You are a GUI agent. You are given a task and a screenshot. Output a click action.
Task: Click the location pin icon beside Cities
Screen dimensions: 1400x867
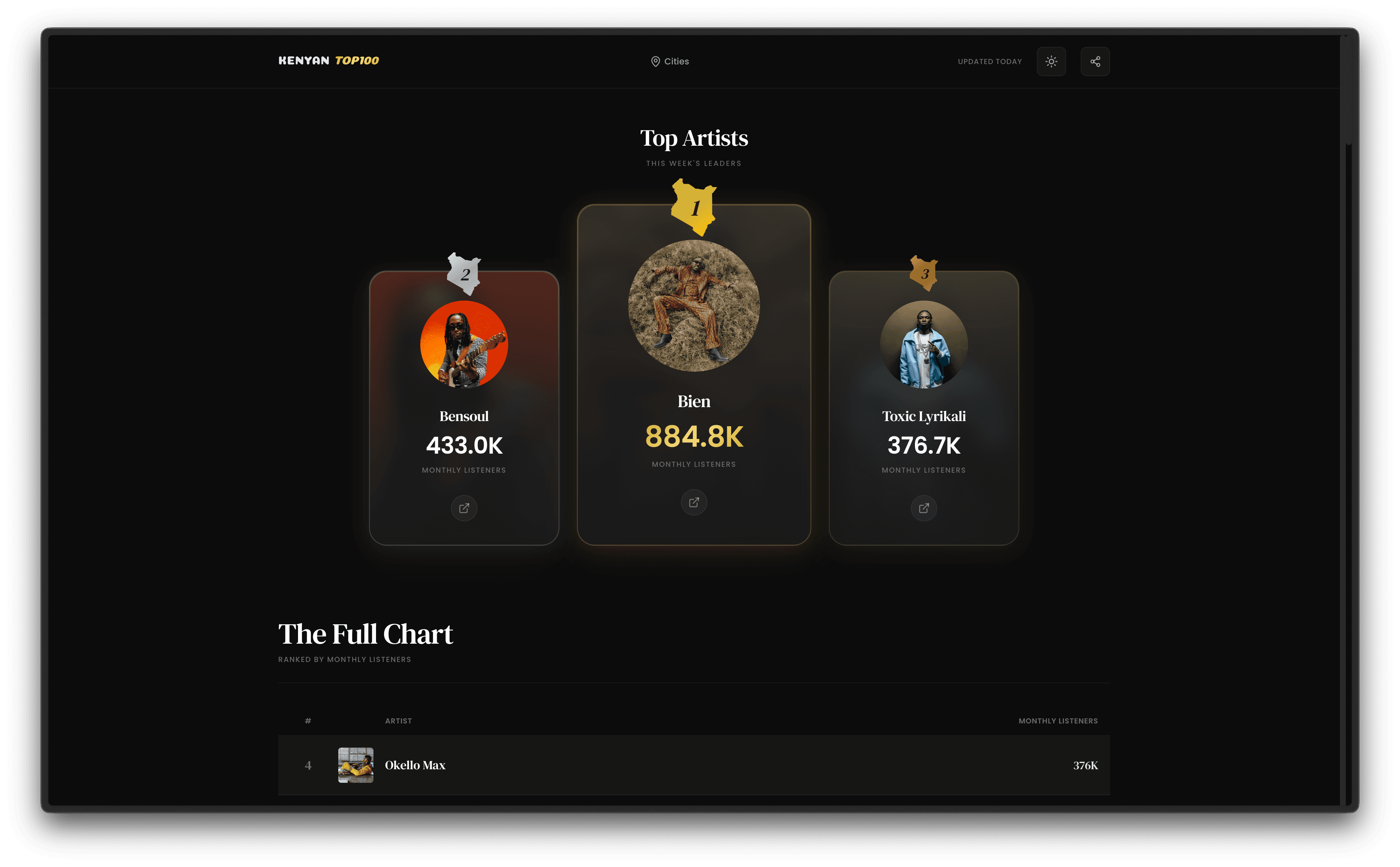click(655, 62)
